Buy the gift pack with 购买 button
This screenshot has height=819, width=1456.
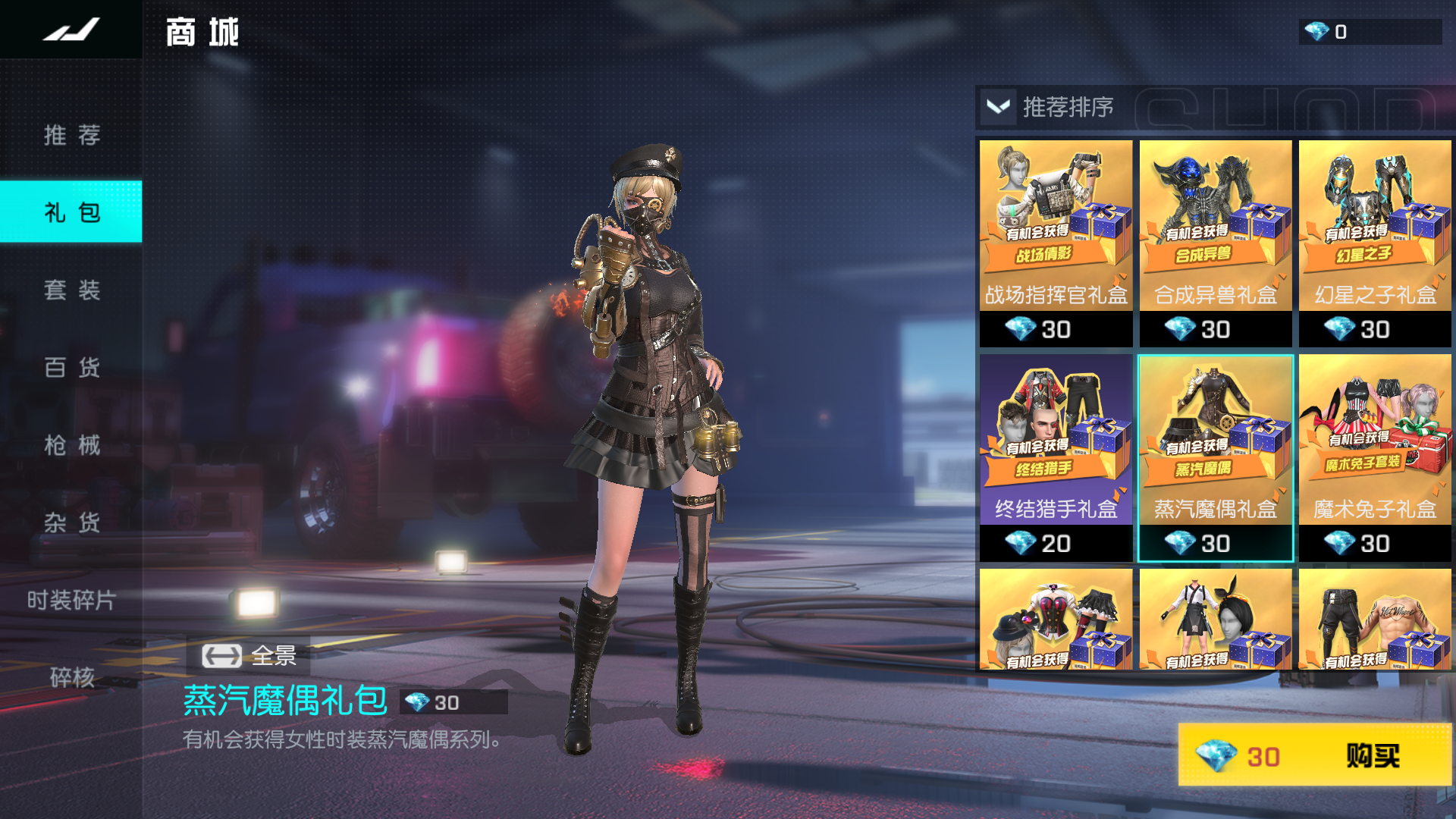(x=1314, y=755)
